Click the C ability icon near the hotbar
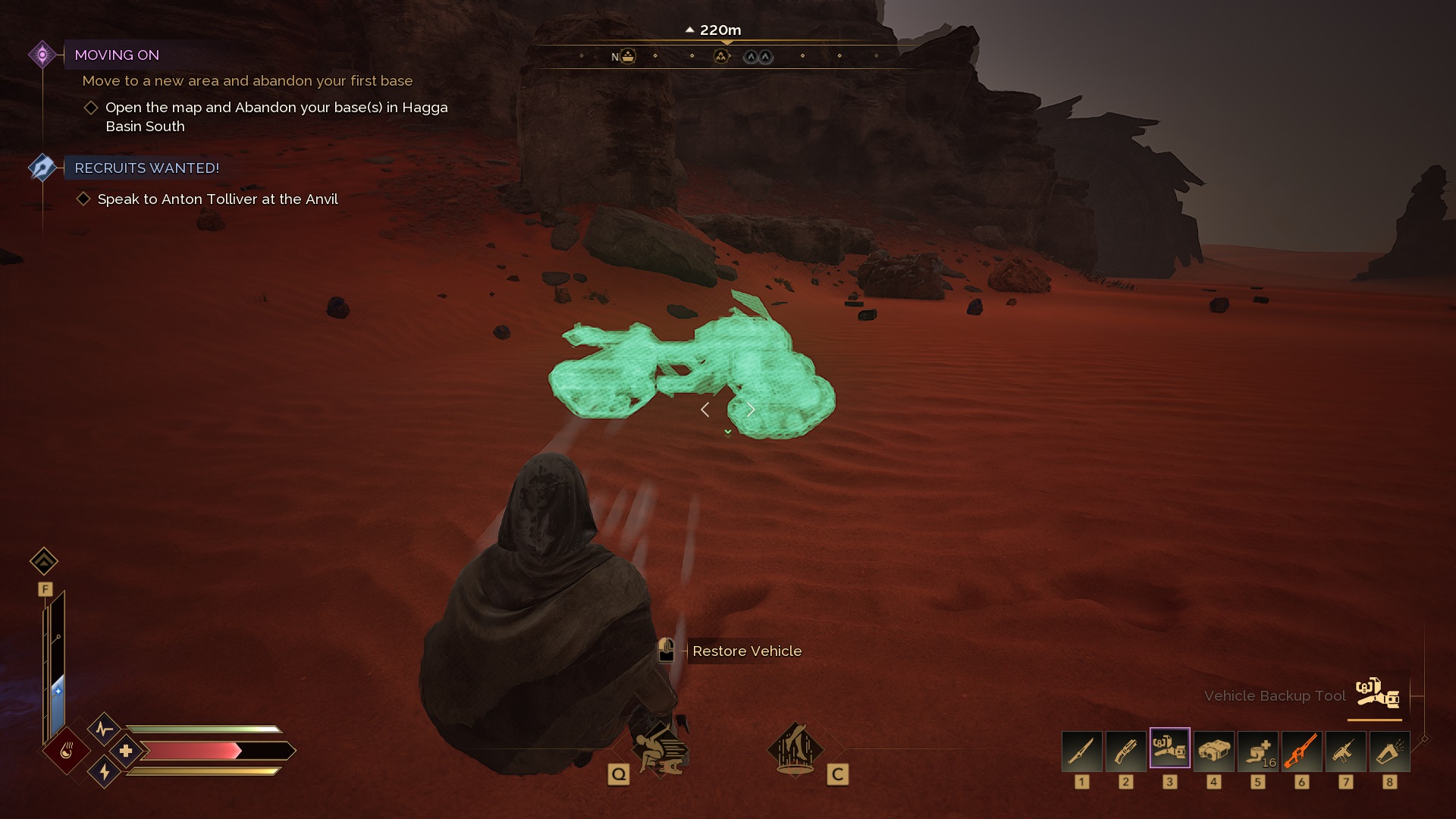 tap(794, 751)
